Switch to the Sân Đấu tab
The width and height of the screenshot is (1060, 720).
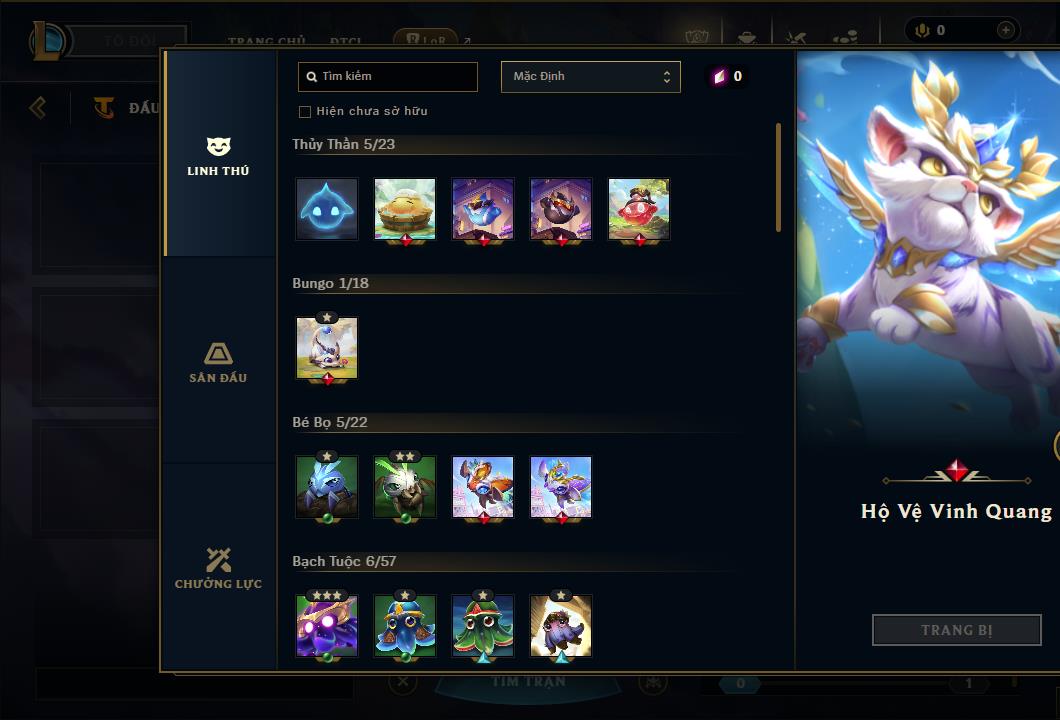[x=218, y=362]
